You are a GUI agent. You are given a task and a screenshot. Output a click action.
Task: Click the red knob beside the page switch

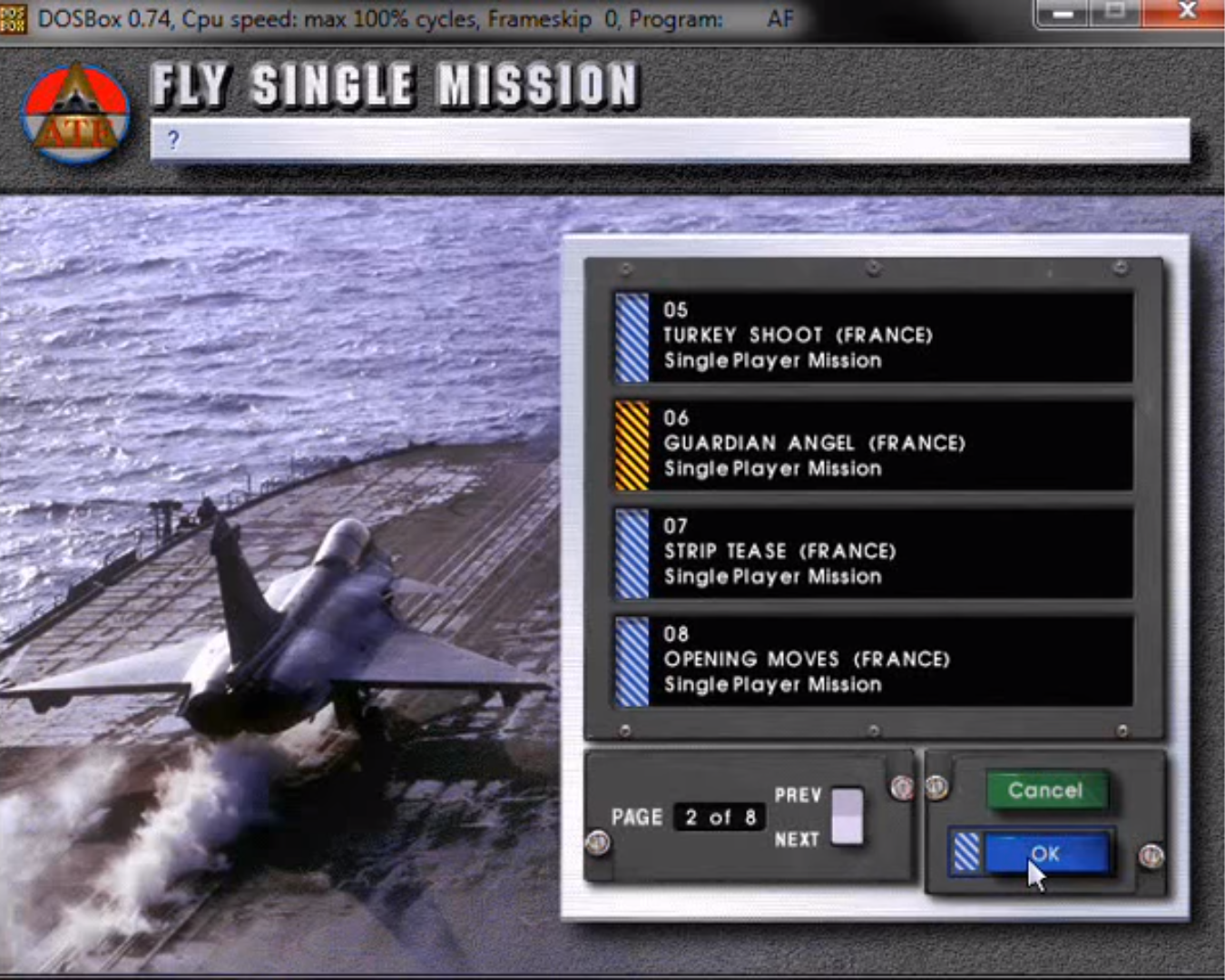(902, 789)
